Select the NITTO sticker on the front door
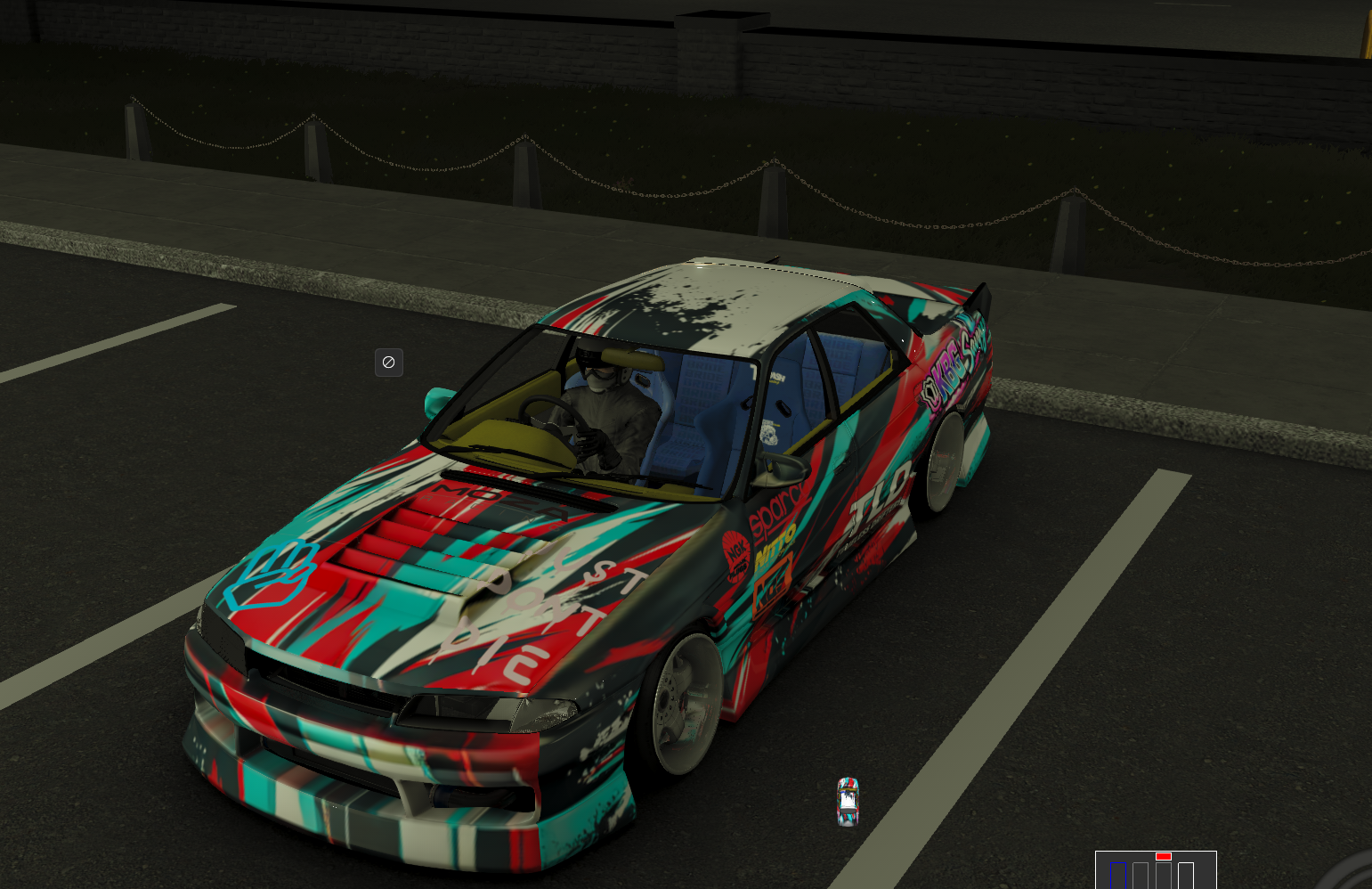This screenshot has width=1372, height=889. click(x=774, y=552)
